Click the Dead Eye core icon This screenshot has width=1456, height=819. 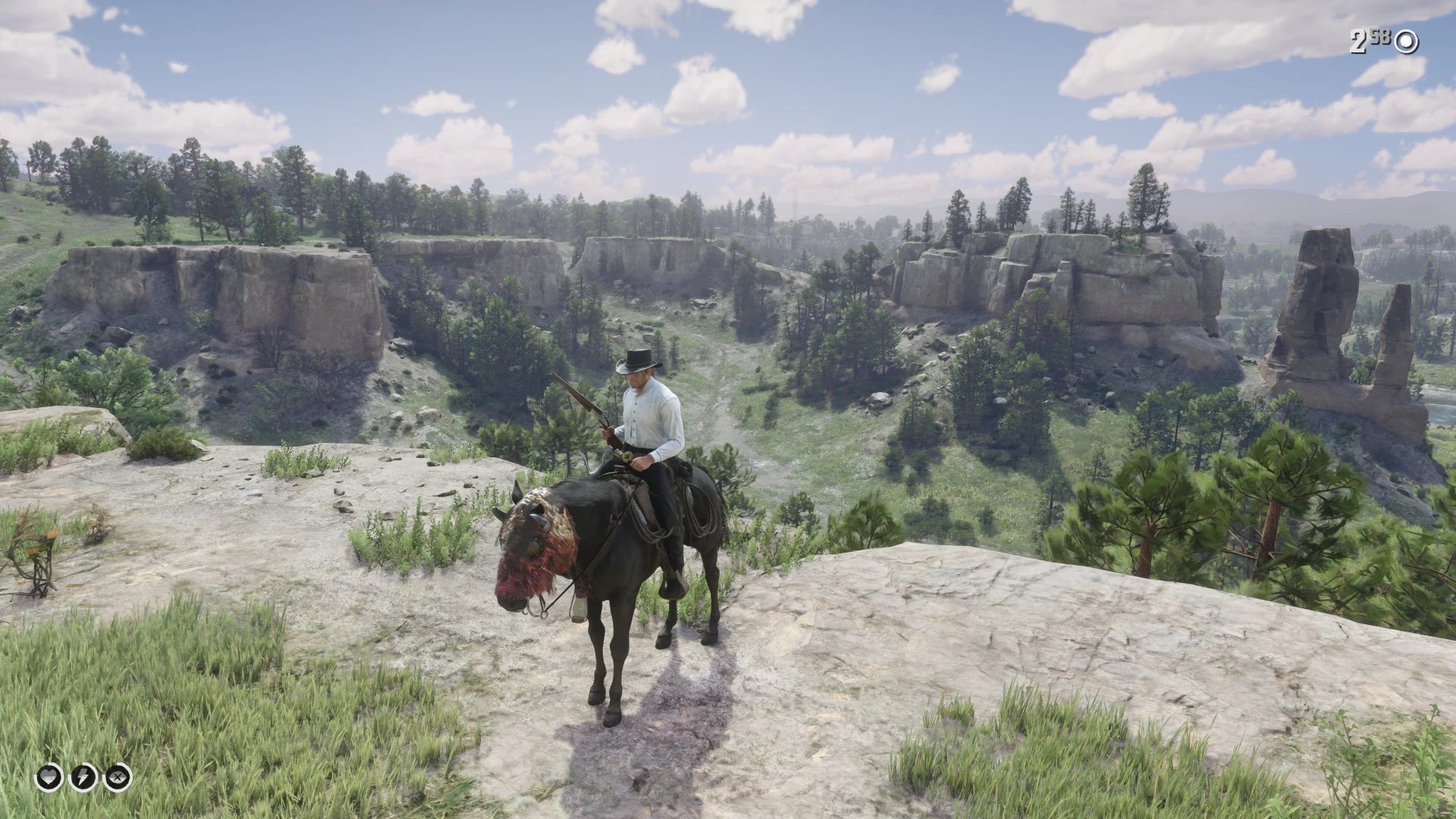(x=118, y=777)
